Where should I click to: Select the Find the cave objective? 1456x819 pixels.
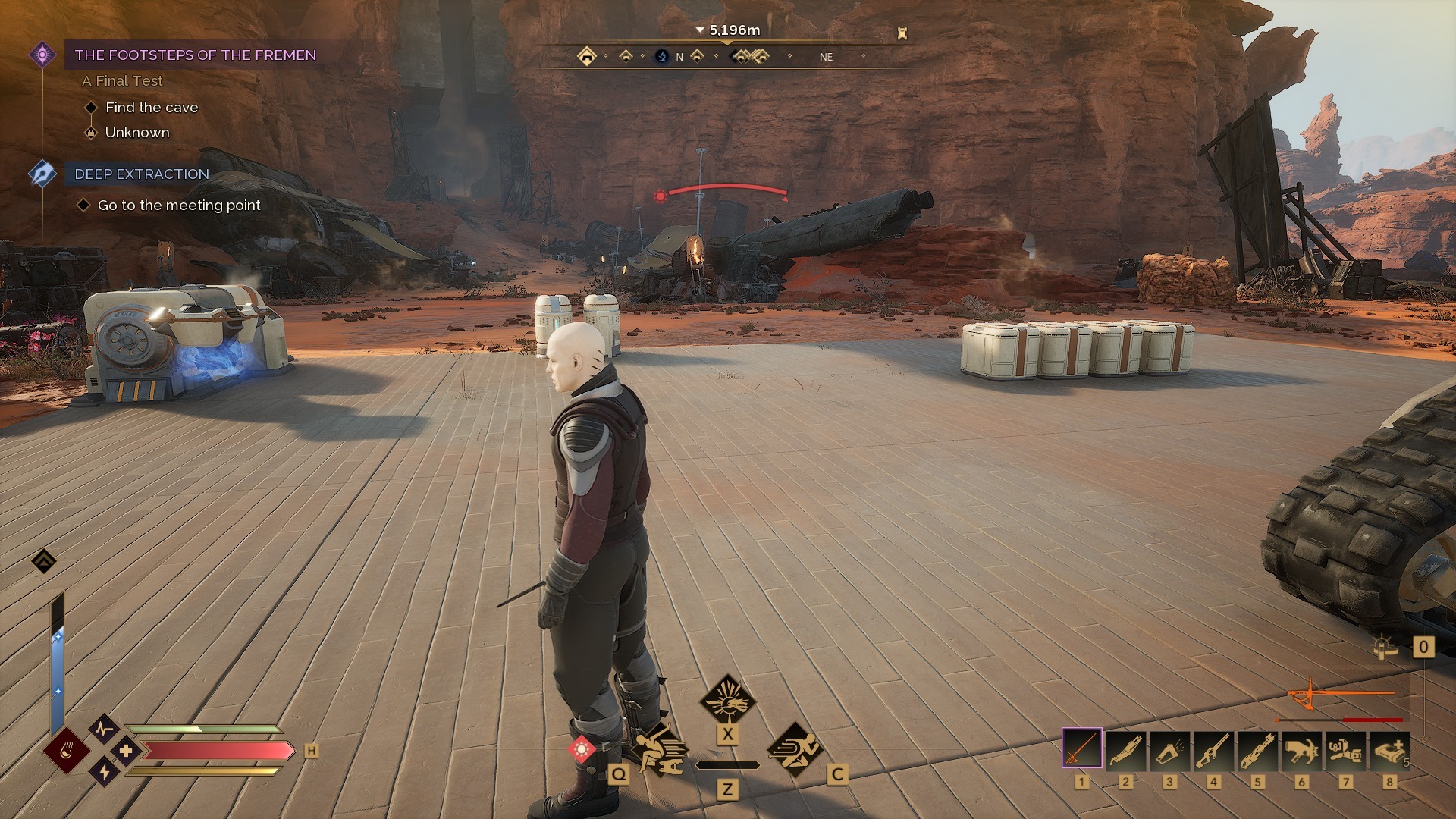pos(152,108)
